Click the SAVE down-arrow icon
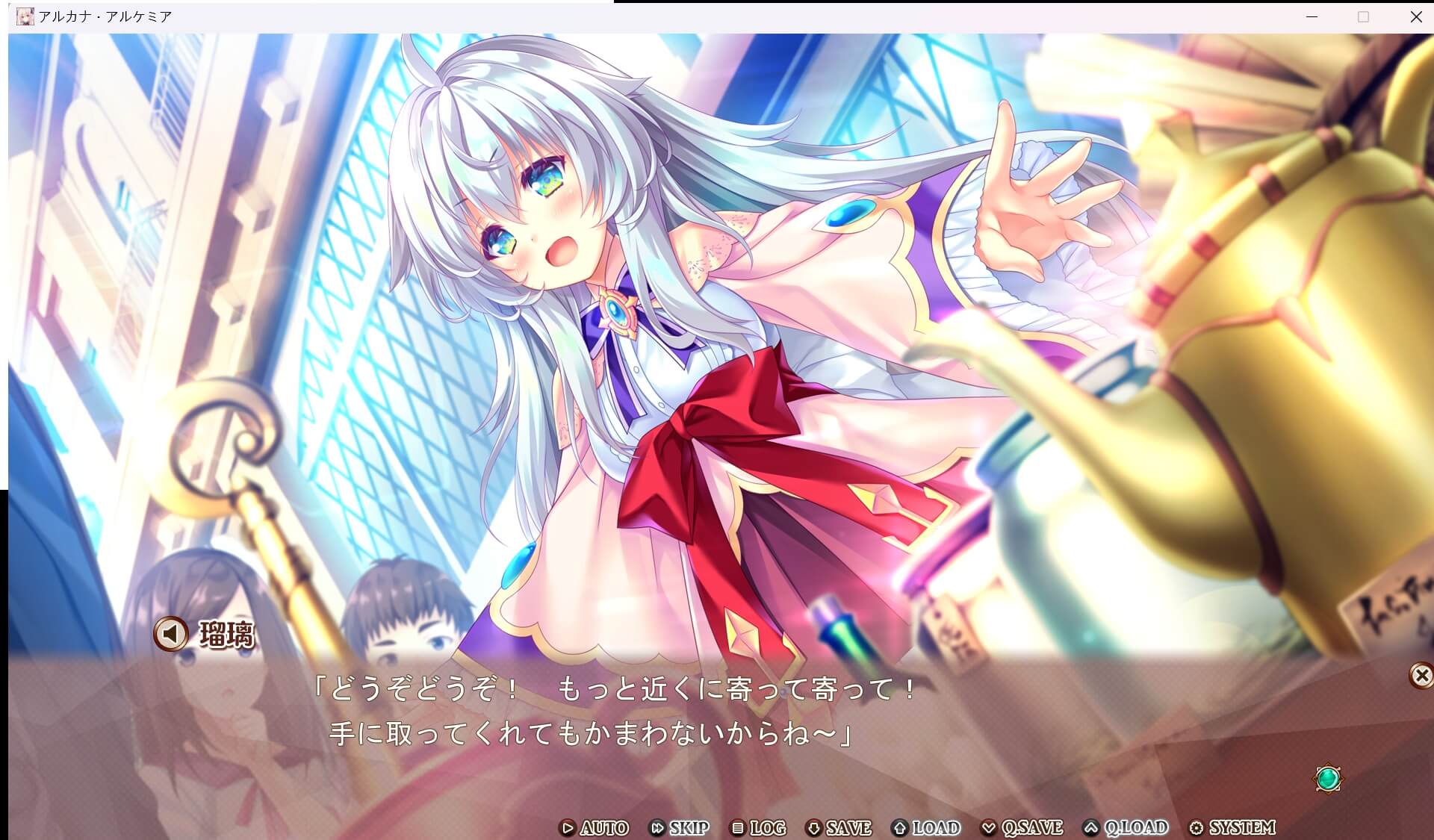 tap(814, 828)
